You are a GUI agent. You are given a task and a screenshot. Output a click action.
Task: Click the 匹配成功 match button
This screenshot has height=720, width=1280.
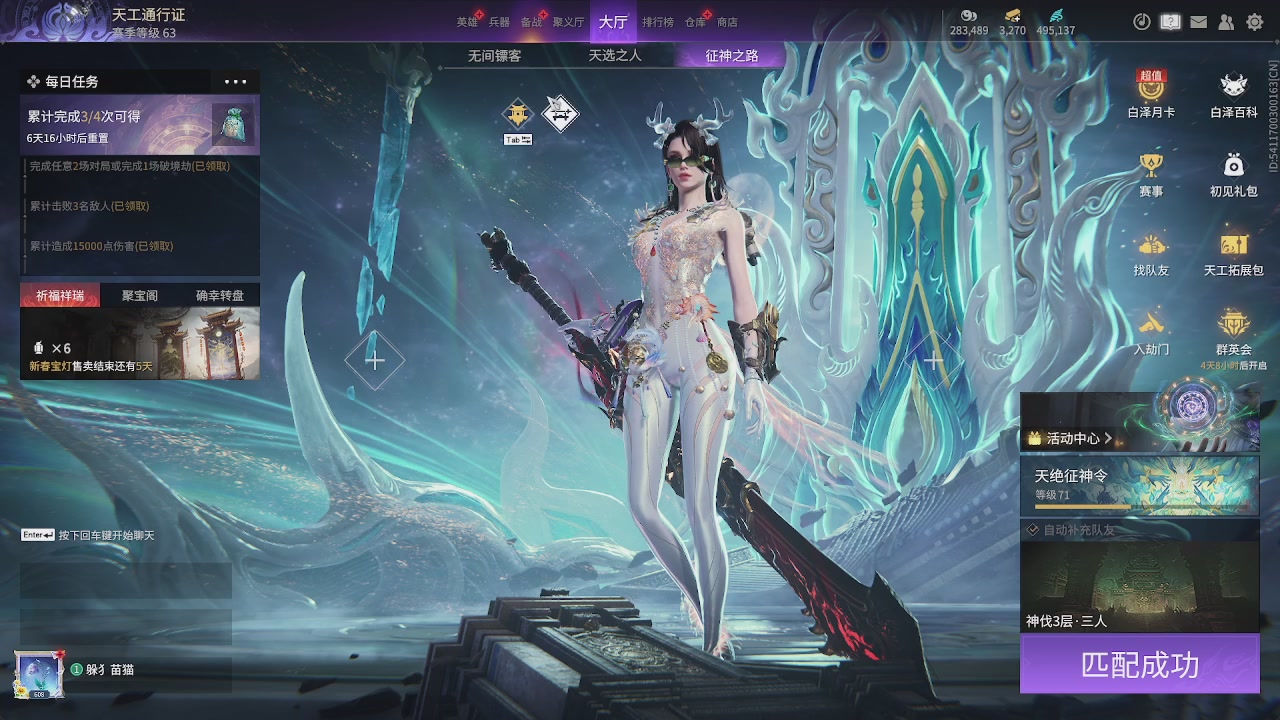[x=1139, y=664]
